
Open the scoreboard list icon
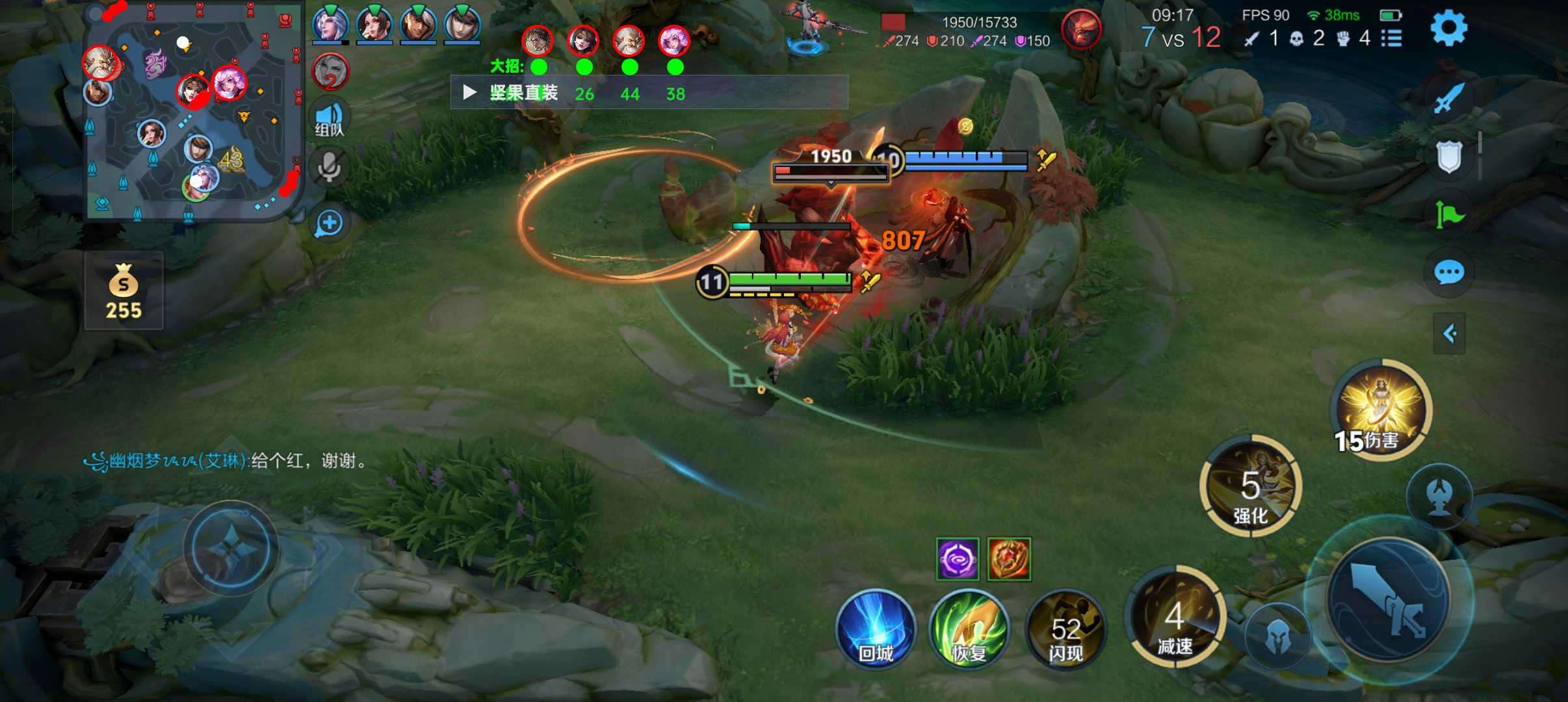tap(1391, 38)
